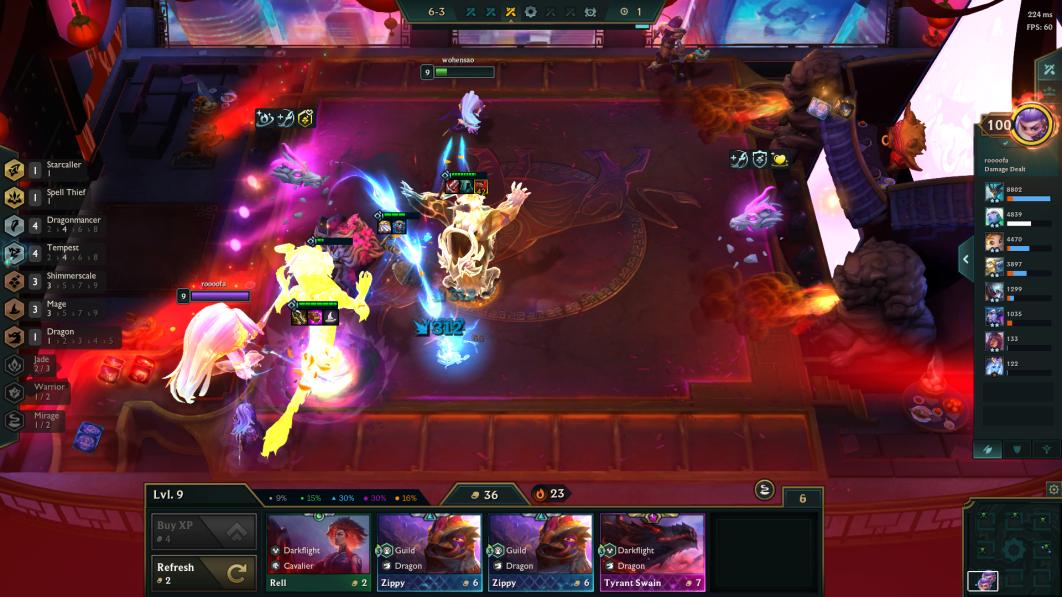This screenshot has width=1062, height=597.
Task: Purchase the Tyrant Swain champion card
Action: (x=652, y=553)
